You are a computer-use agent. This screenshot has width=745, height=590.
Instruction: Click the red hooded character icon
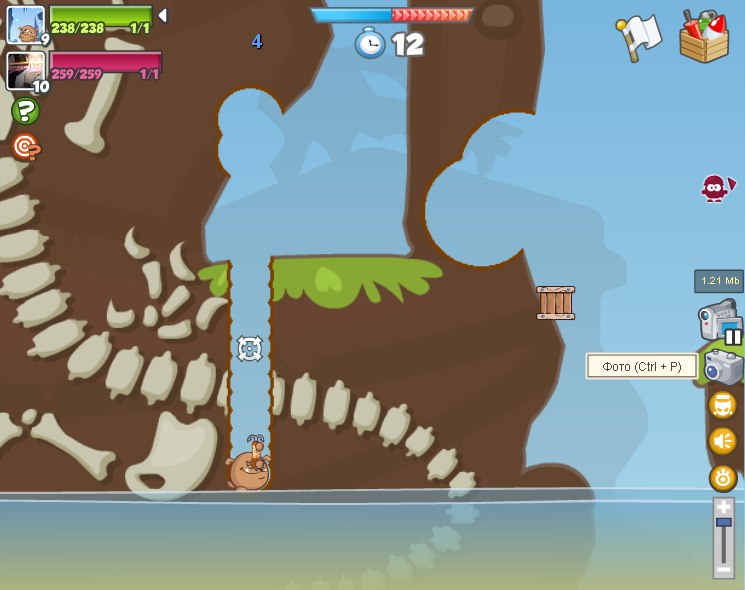click(714, 187)
